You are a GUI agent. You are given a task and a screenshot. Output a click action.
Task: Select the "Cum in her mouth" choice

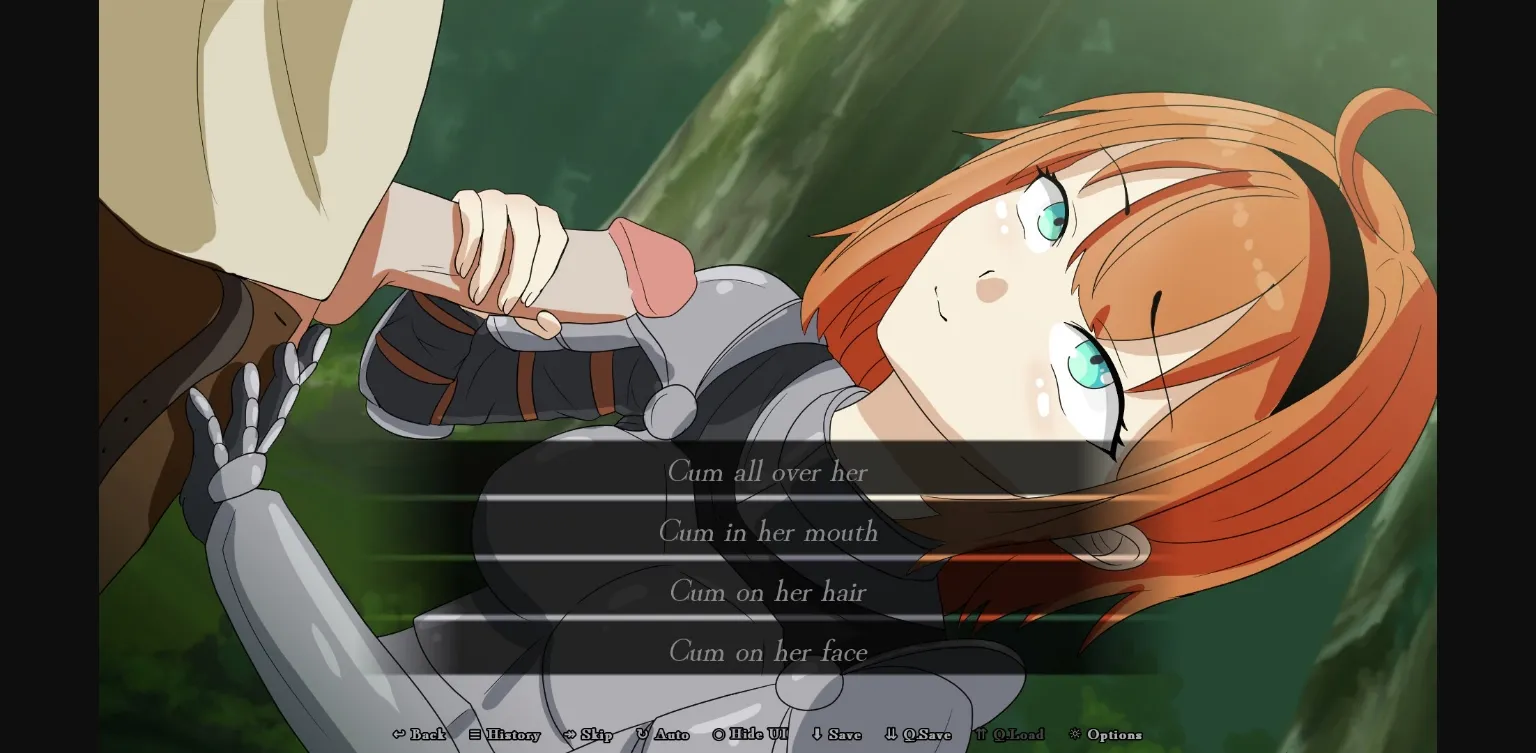(768, 532)
